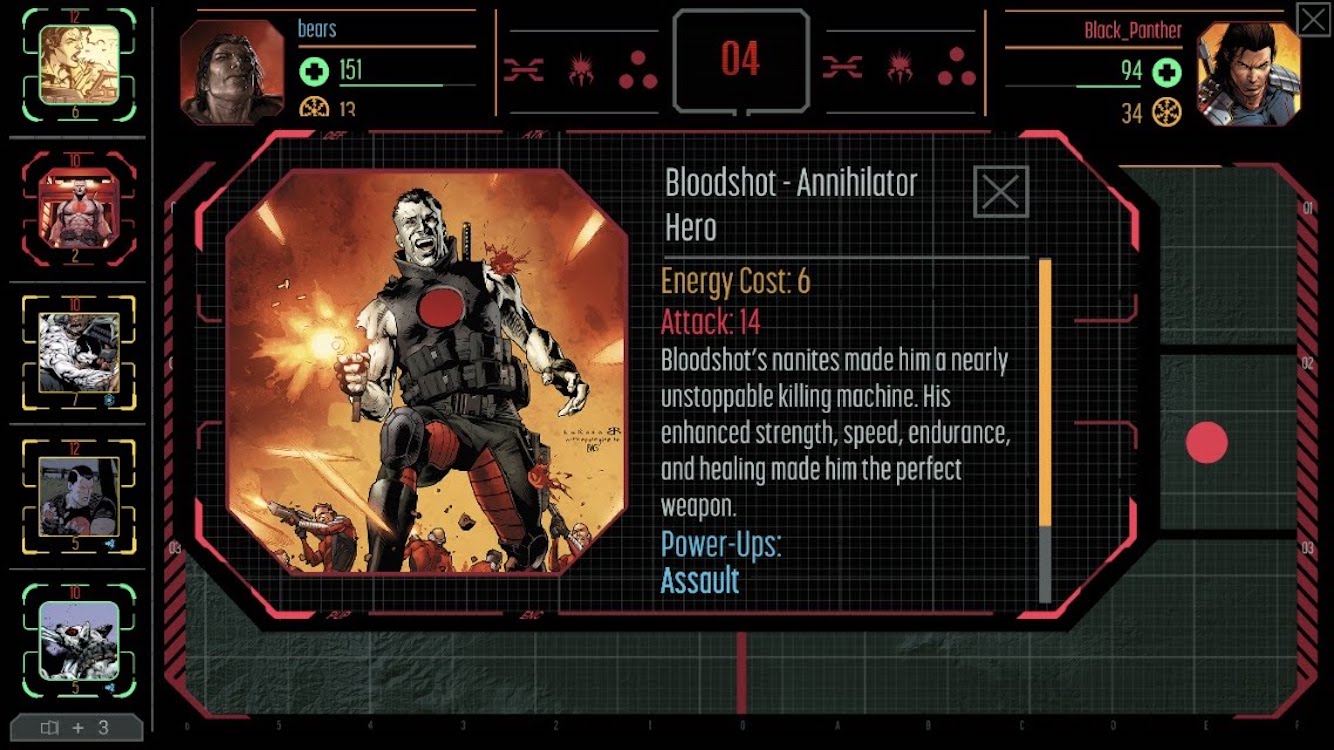Image resolution: width=1334 pixels, height=750 pixels.
Task: Click the Bloodshot Annihilator card artwork
Action: click(x=427, y=372)
